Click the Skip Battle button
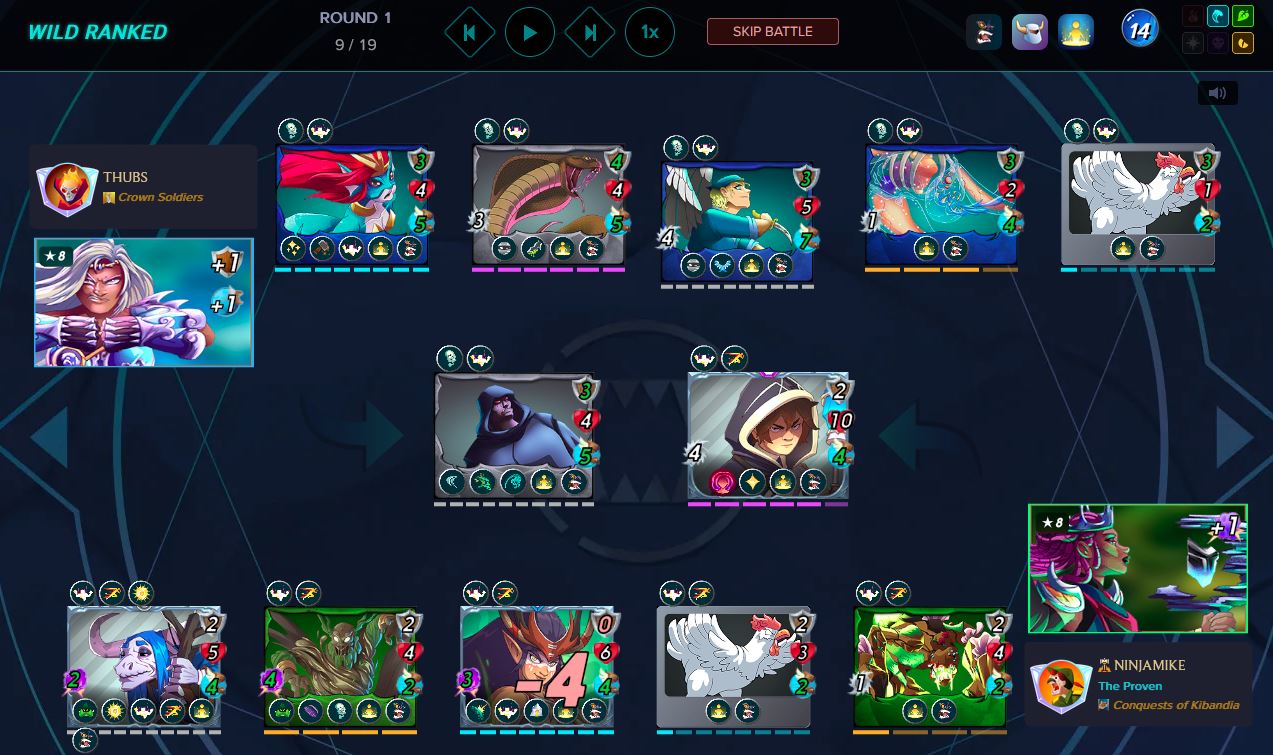The image size is (1273, 755). coord(772,32)
